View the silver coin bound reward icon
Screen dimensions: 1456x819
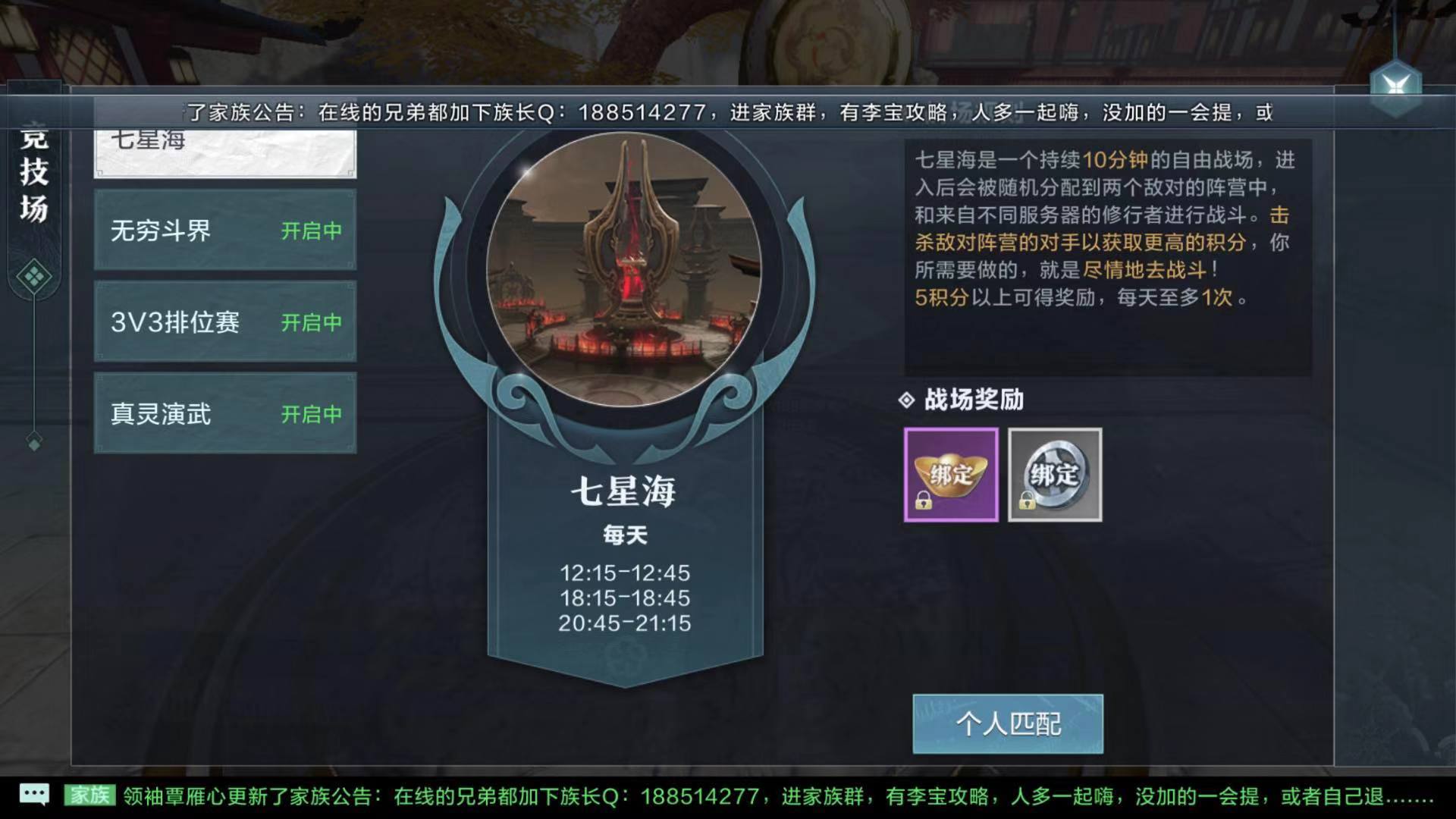[x=1054, y=474]
